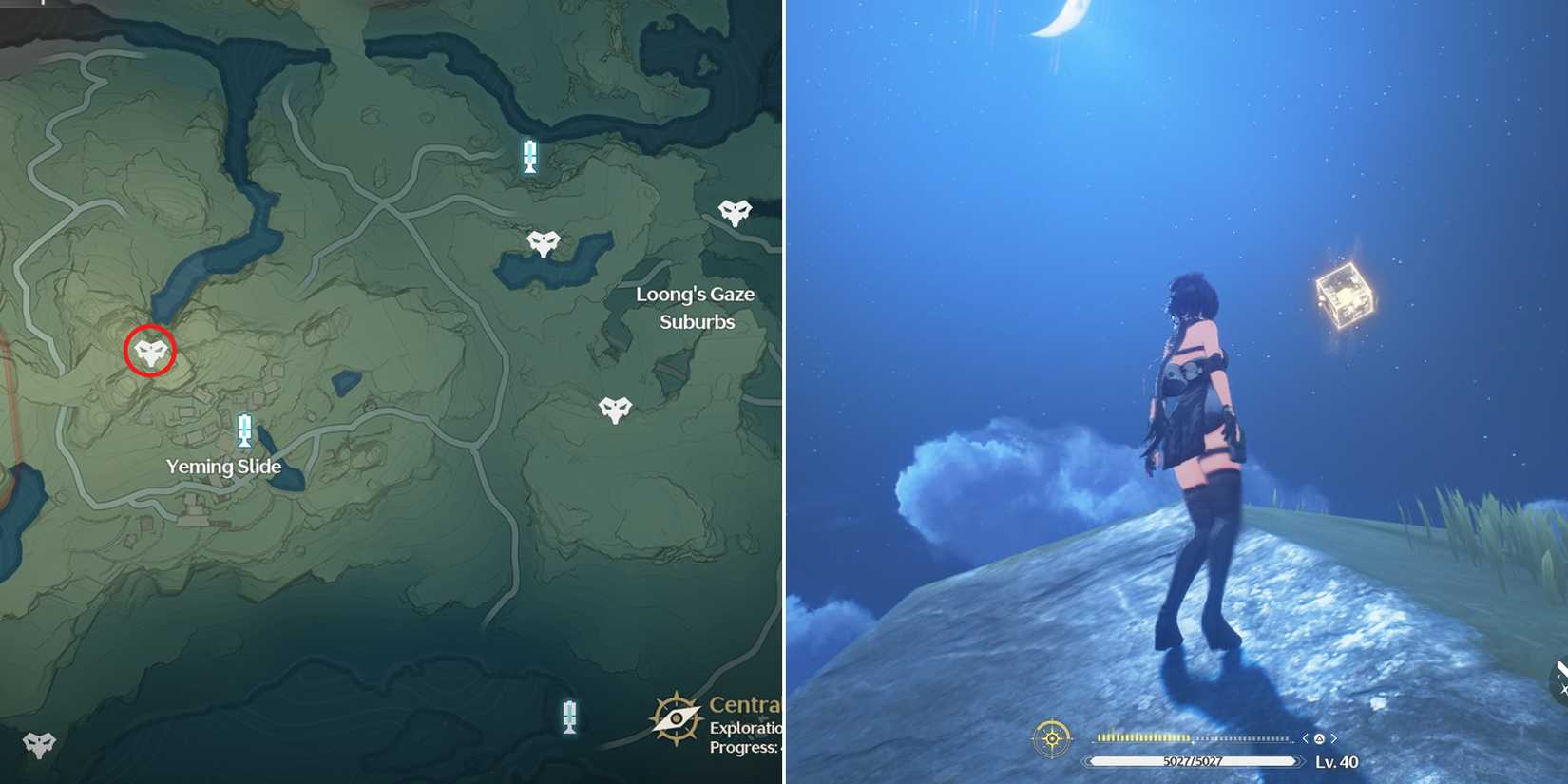Select the circular character-switch icon on the gauge
The height and width of the screenshot is (784, 1568).
pos(1321,738)
